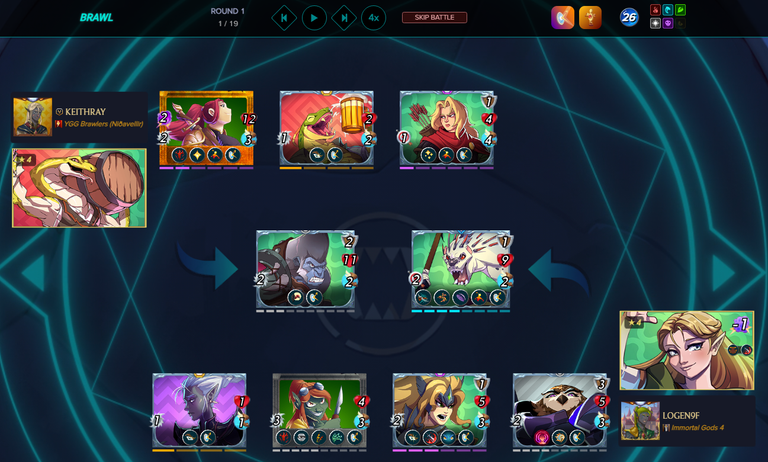Select KEITHRAY's summoner card with the barrel
This screenshot has width=768, height=462.
coord(79,188)
